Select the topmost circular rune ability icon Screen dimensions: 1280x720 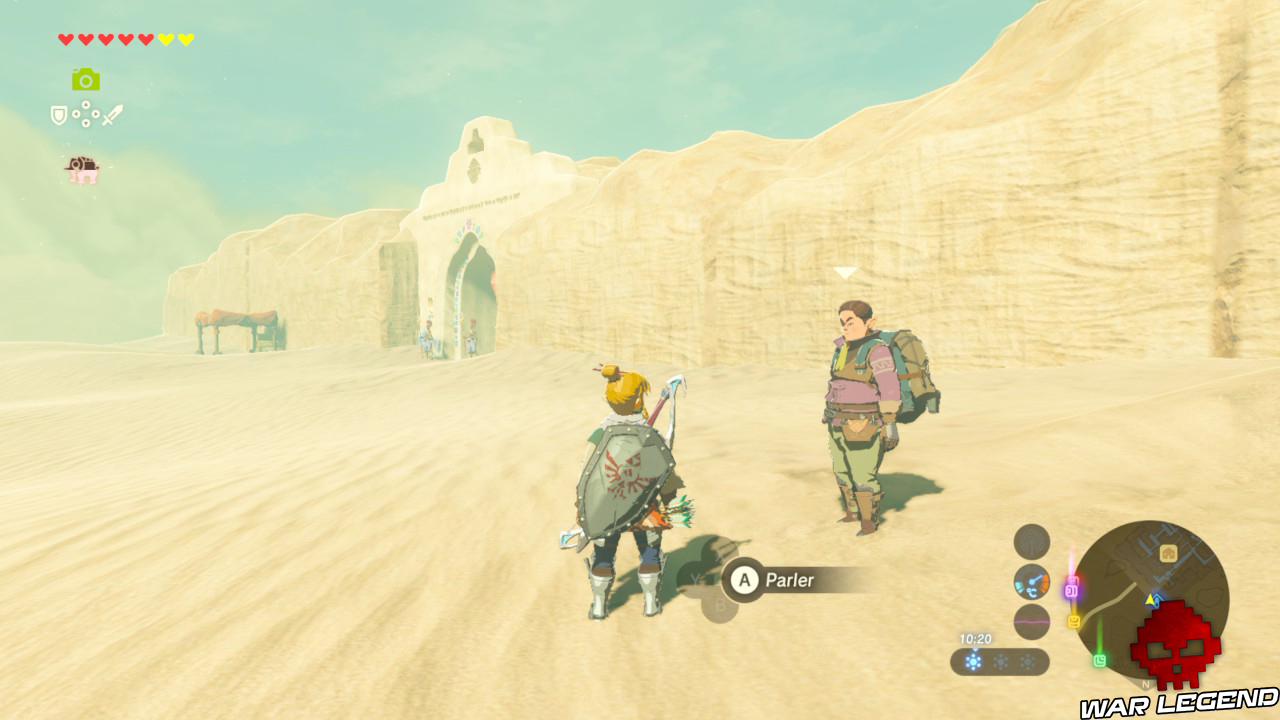click(x=1031, y=540)
